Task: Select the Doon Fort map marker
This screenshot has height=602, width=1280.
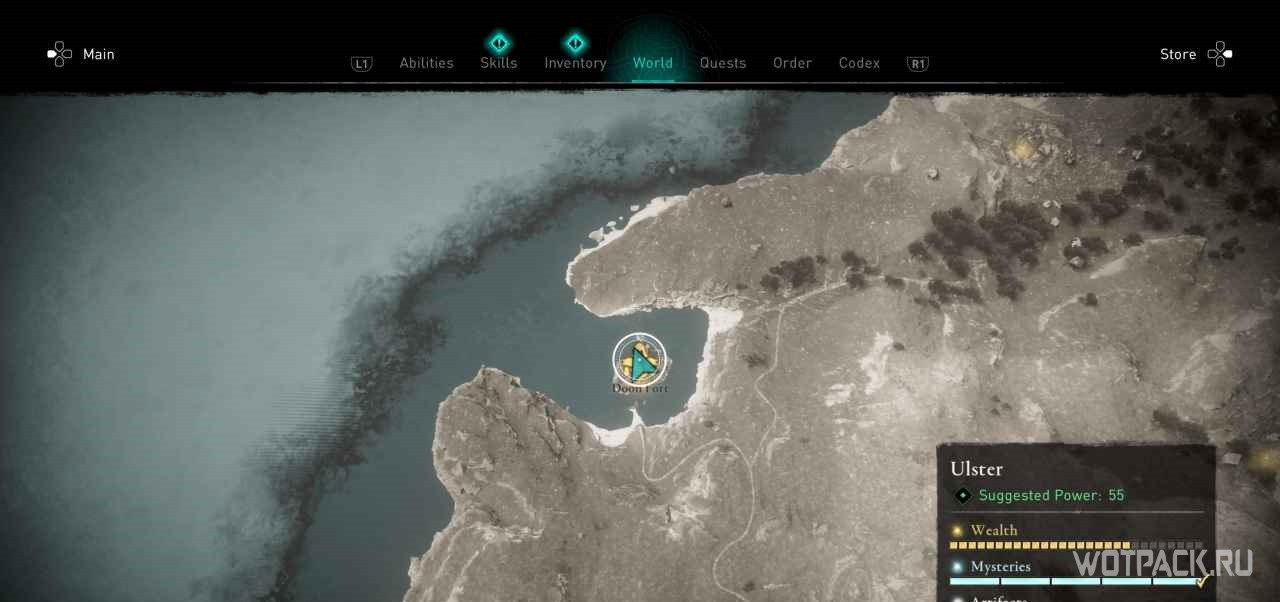Action: coord(640,359)
